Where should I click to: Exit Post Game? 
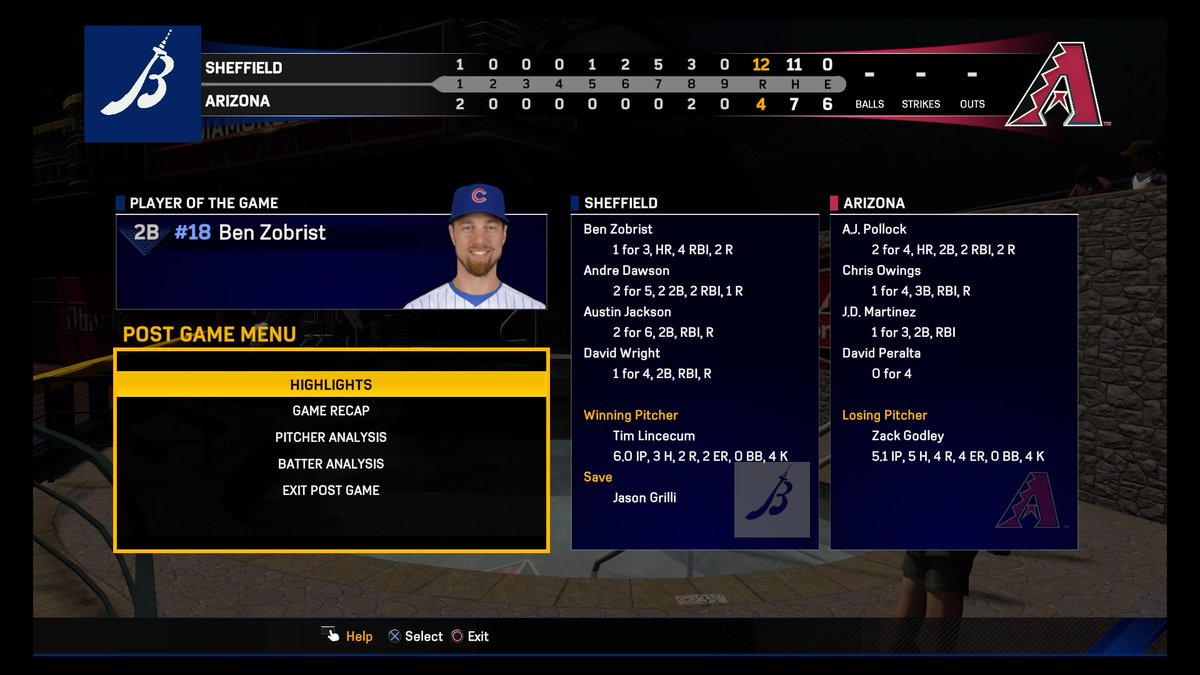(331, 490)
